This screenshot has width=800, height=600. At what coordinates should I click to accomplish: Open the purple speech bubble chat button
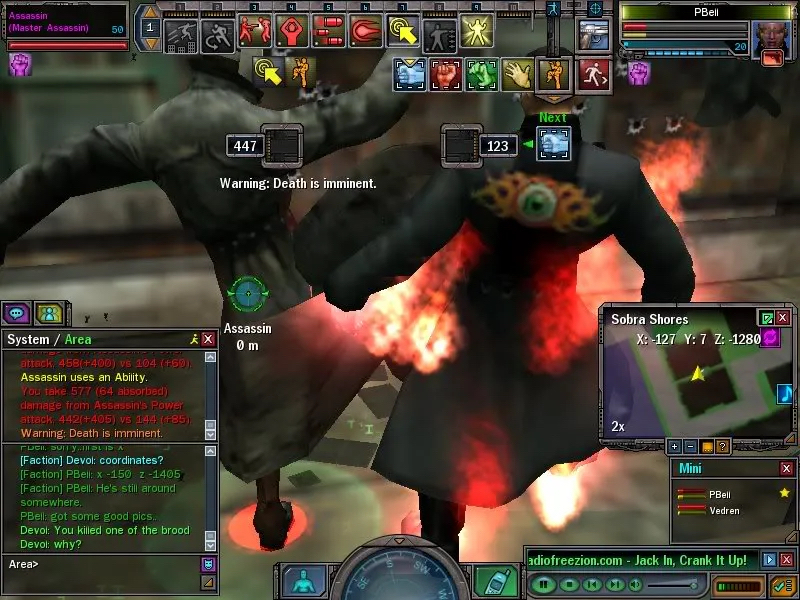tap(16, 313)
